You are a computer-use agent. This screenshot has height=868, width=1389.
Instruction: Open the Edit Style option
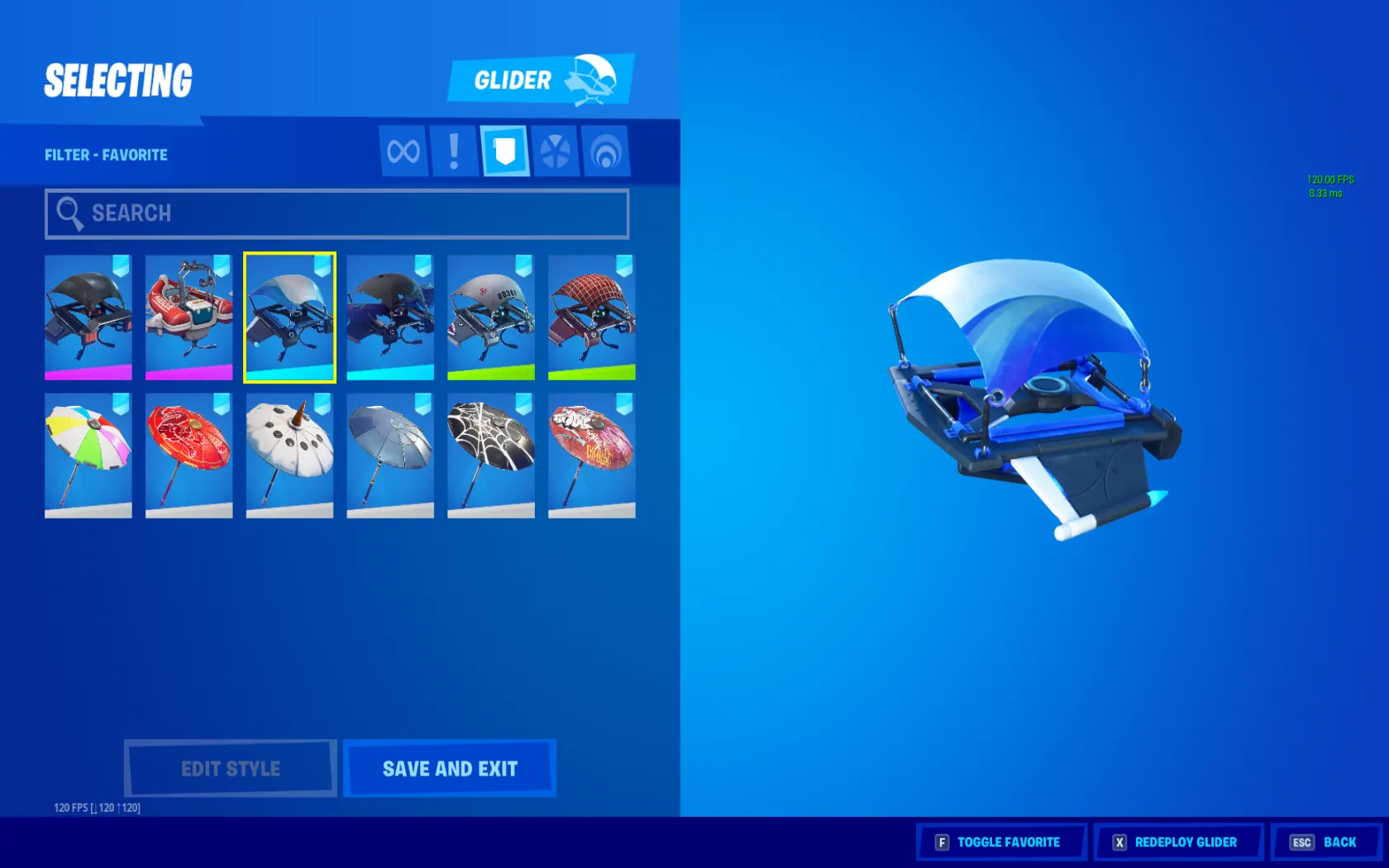click(x=231, y=769)
